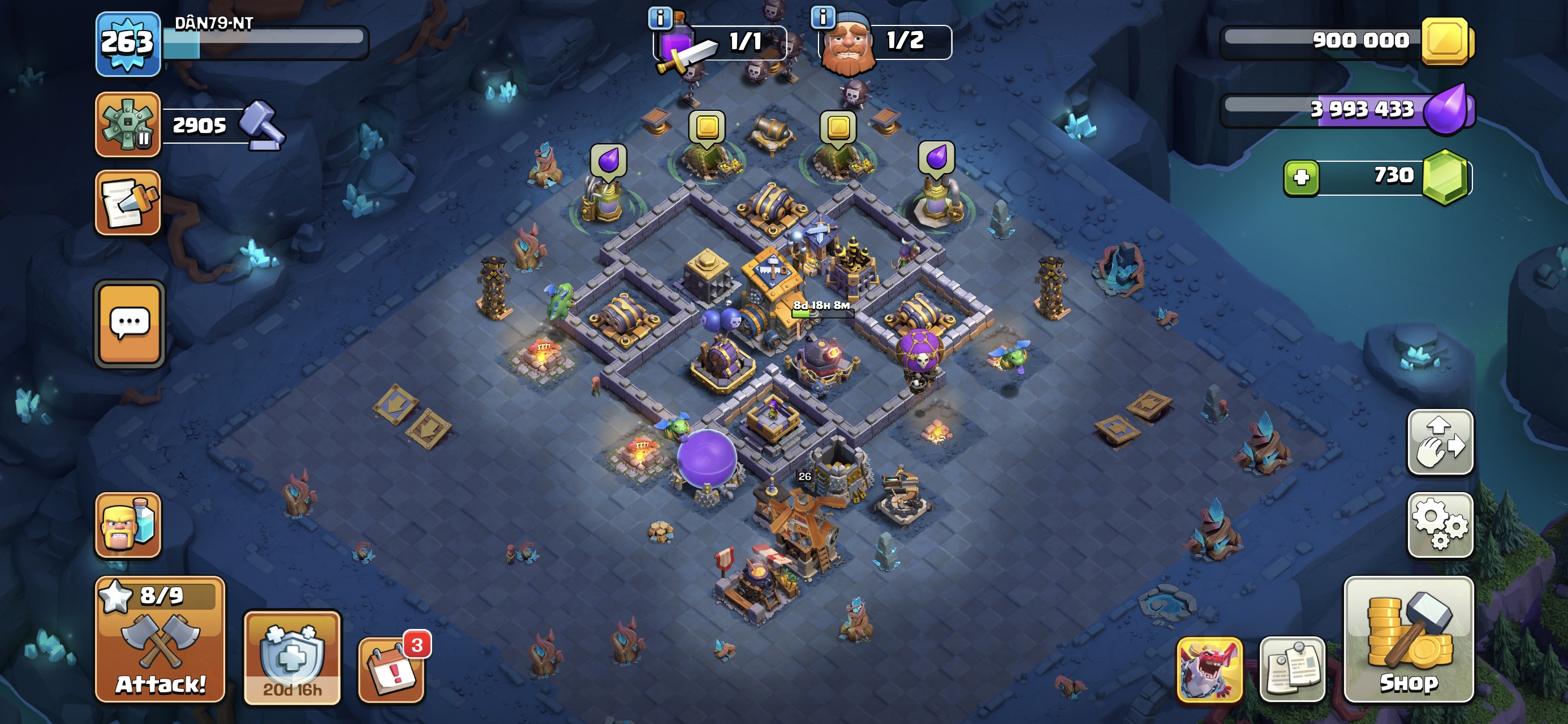The width and height of the screenshot is (1568, 724).
Task: Add gems with the green plus button
Action: pyautogui.click(x=1301, y=178)
